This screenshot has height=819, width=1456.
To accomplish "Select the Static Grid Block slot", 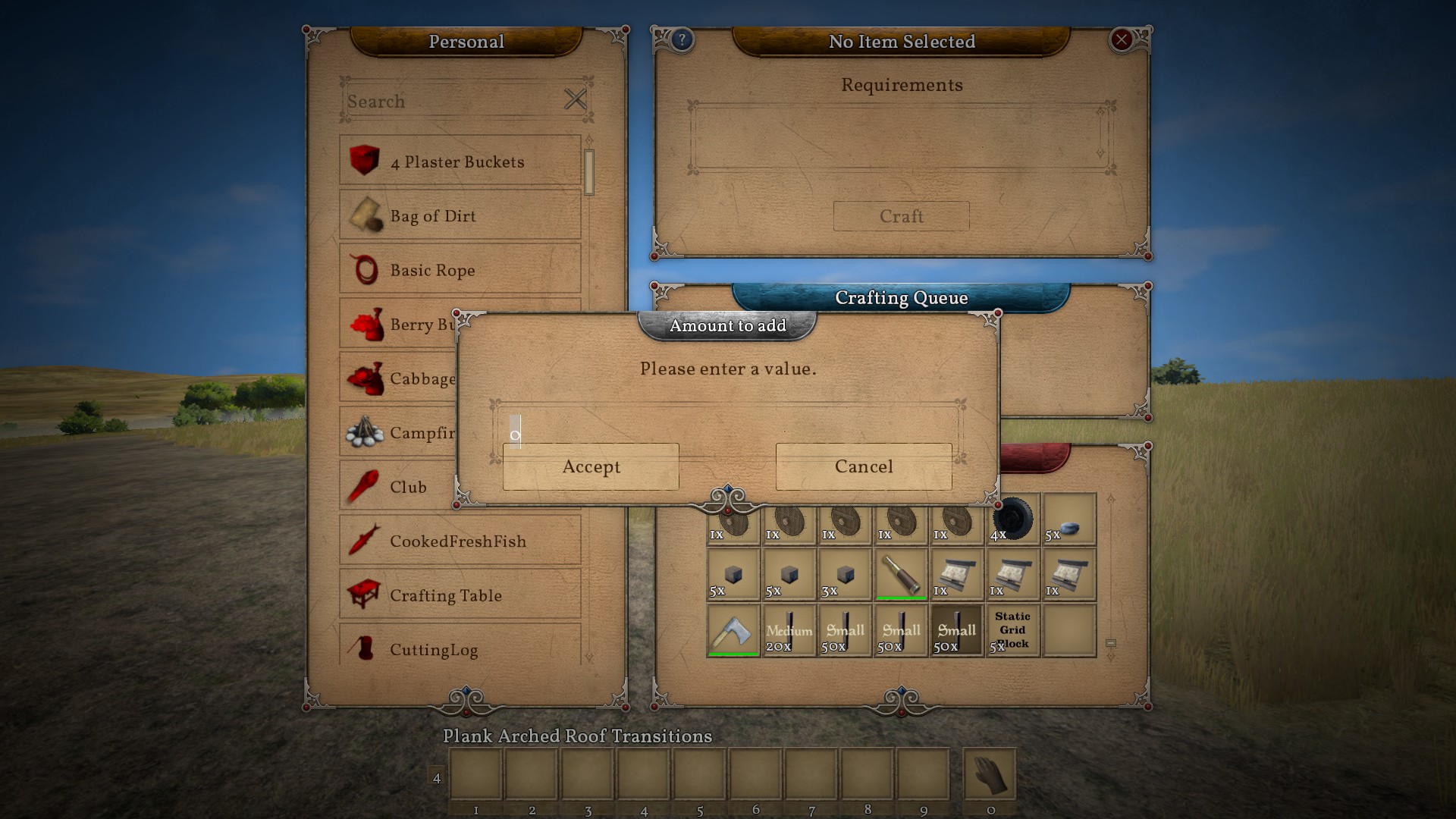I will click(1012, 630).
